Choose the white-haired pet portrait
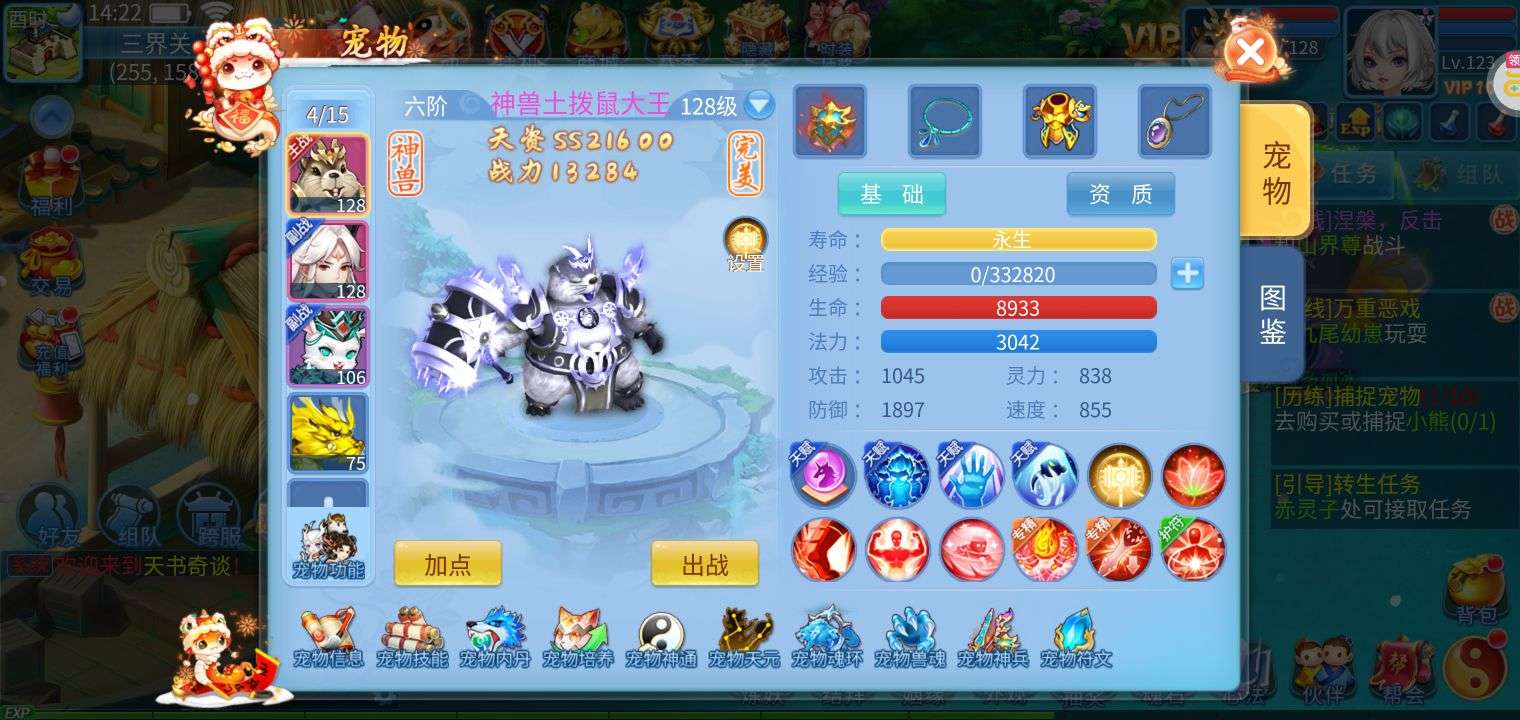Viewport: 1520px width, 720px height. click(x=328, y=260)
